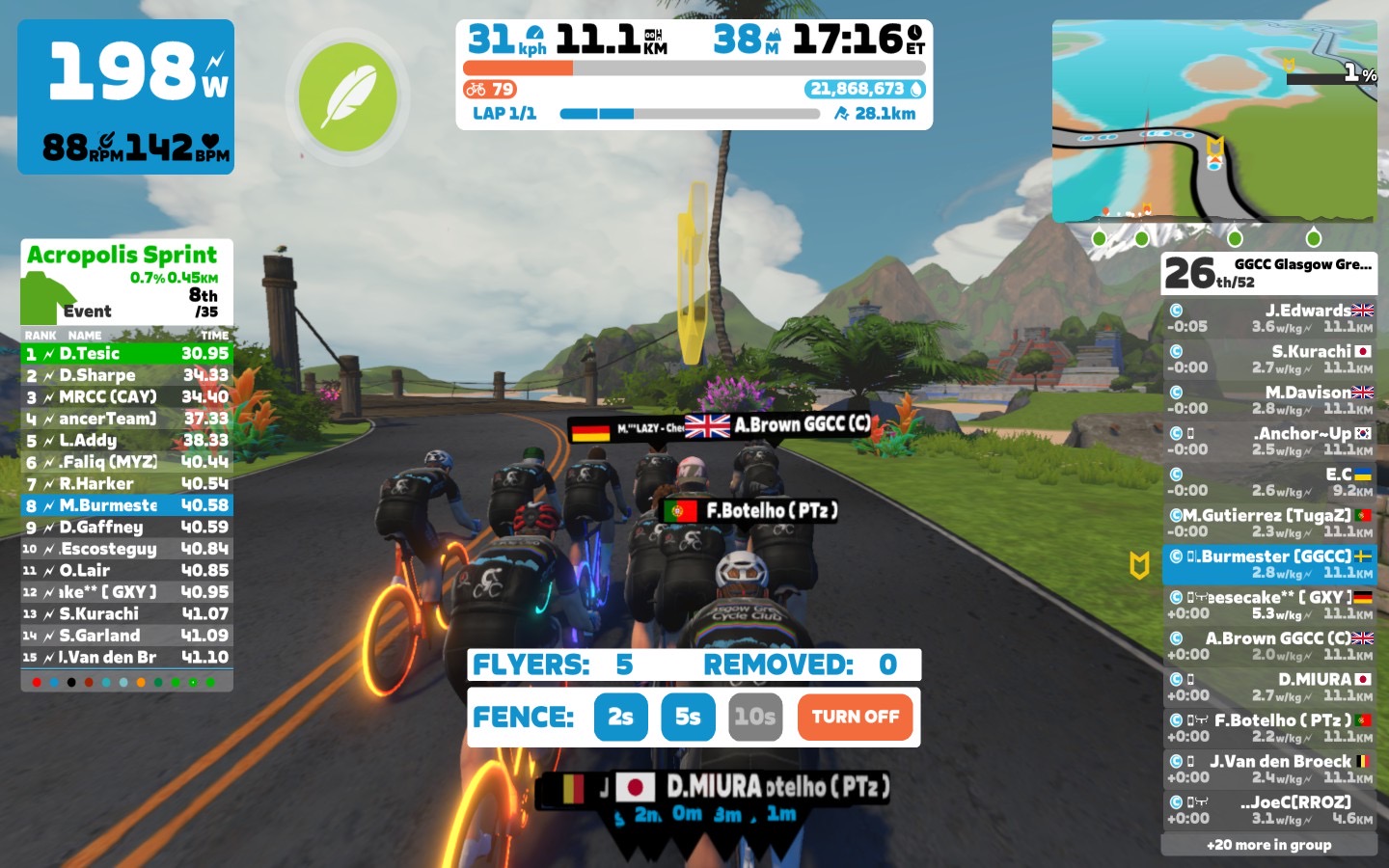Pick M.Davison from the riders list

point(1268,400)
